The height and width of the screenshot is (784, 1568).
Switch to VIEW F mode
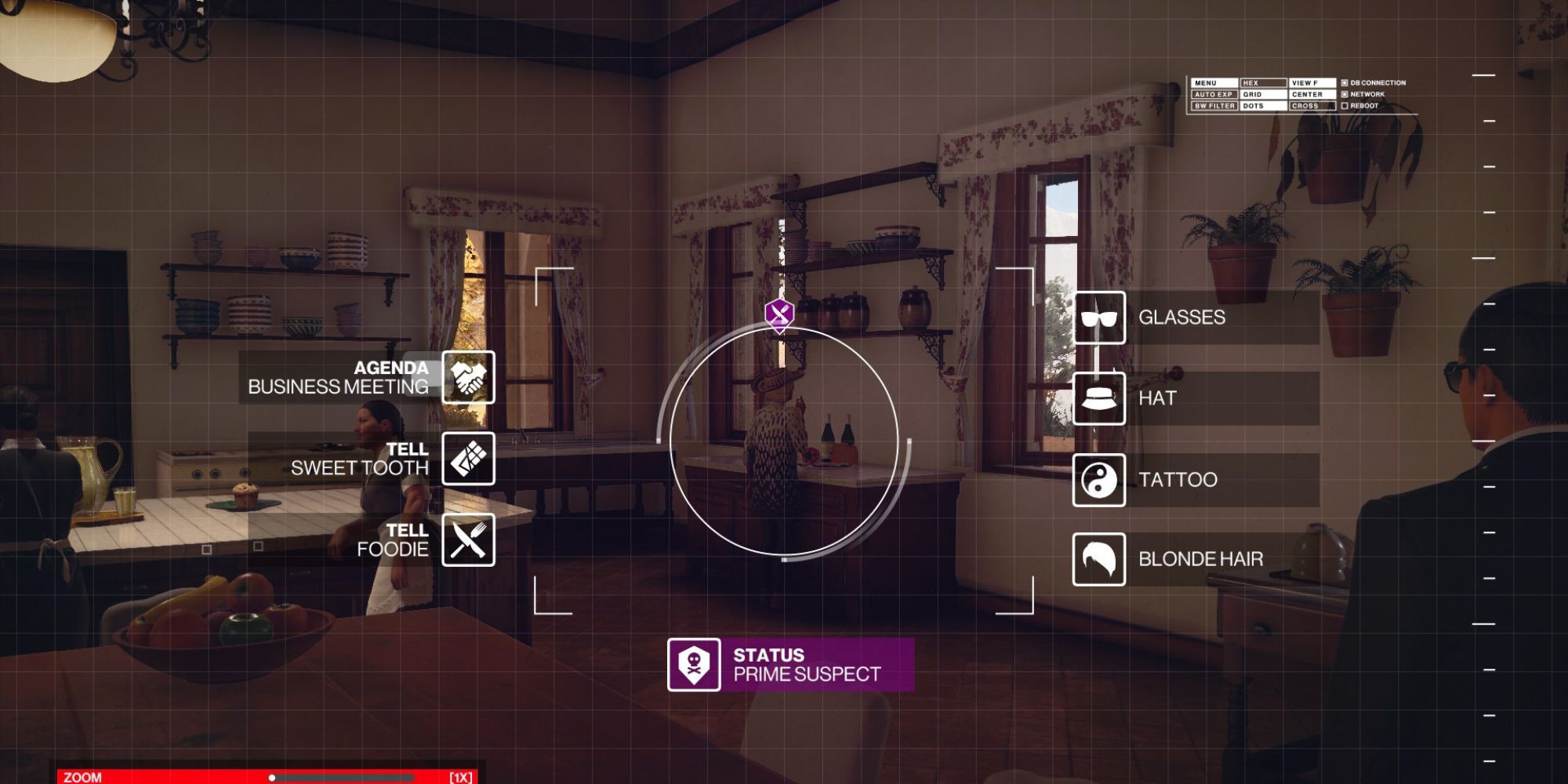tap(1312, 82)
